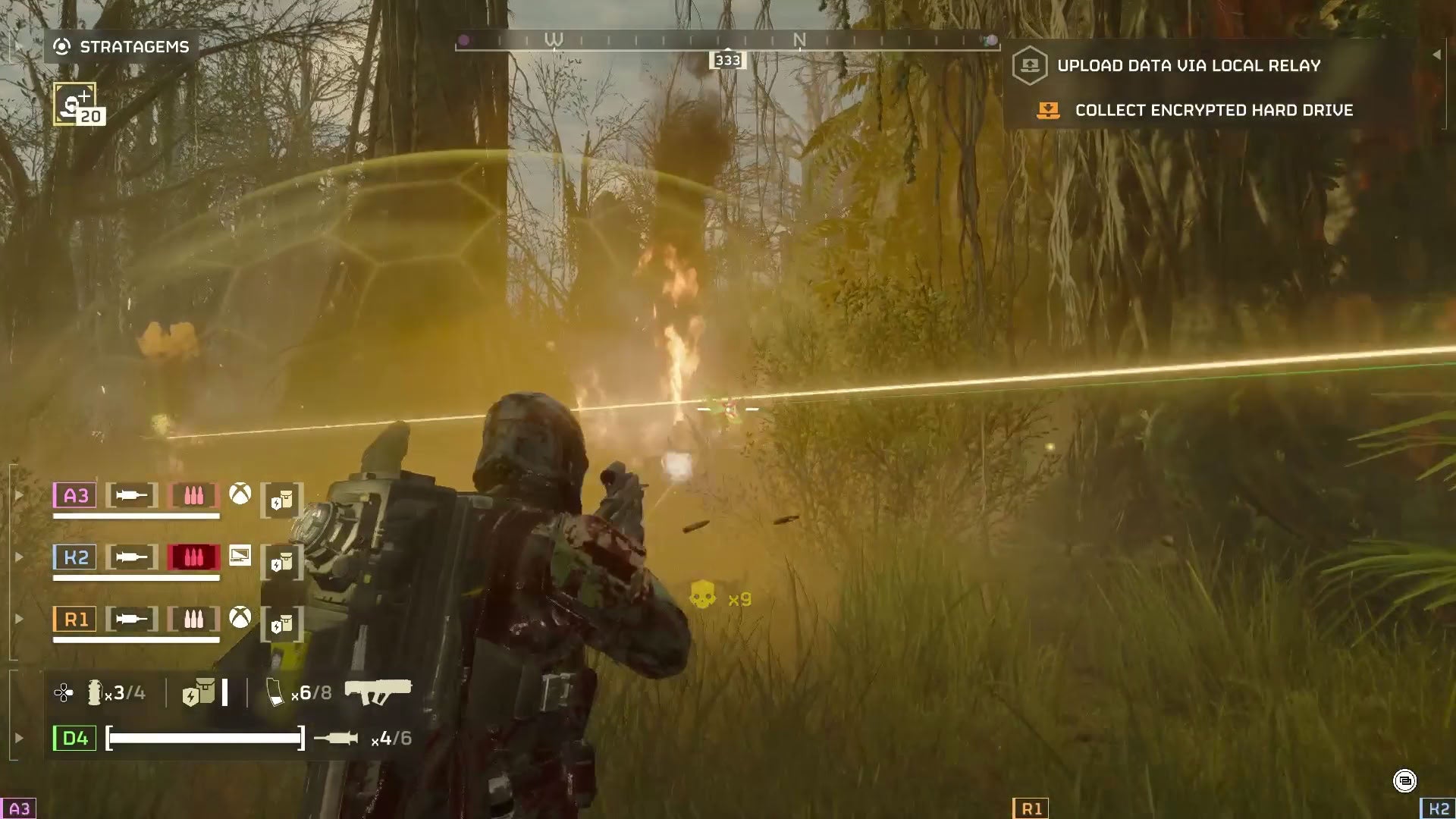Click the skull kill streak icon
Viewport: 1456px width, 819px height.
702,595
